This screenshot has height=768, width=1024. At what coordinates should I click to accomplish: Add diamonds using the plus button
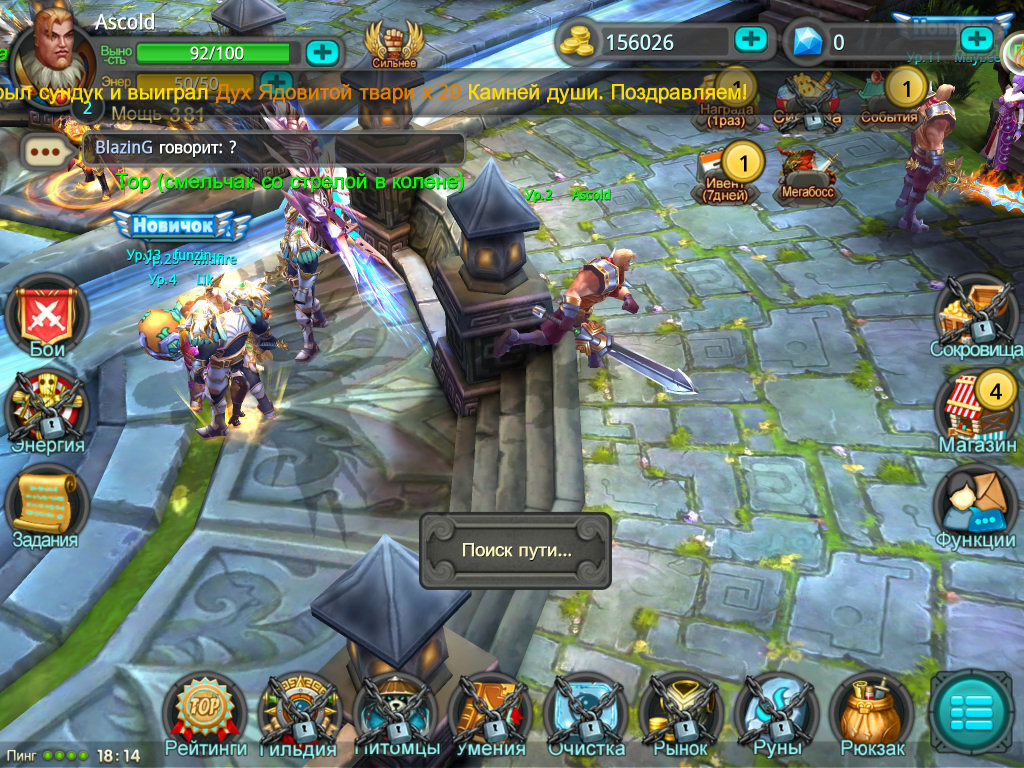pos(976,40)
